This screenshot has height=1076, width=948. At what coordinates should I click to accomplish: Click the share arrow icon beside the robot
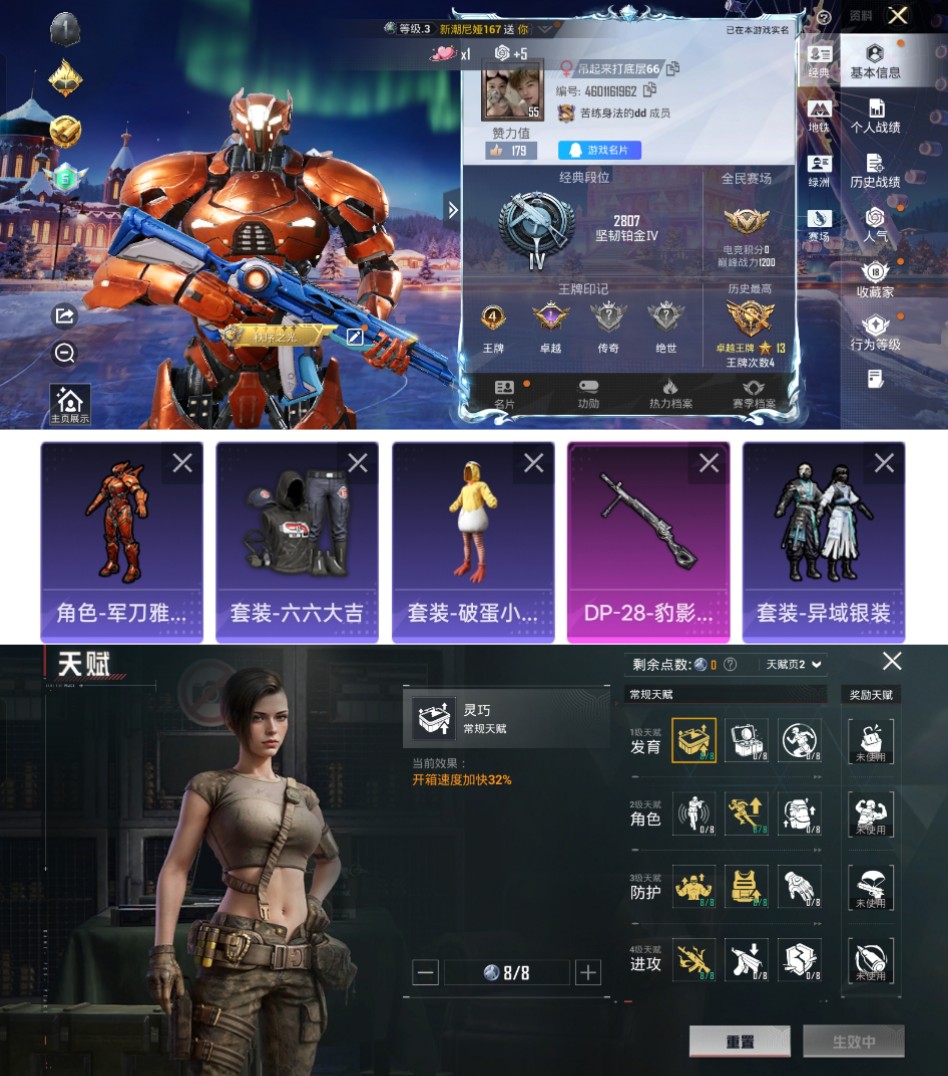tap(64, 316)
